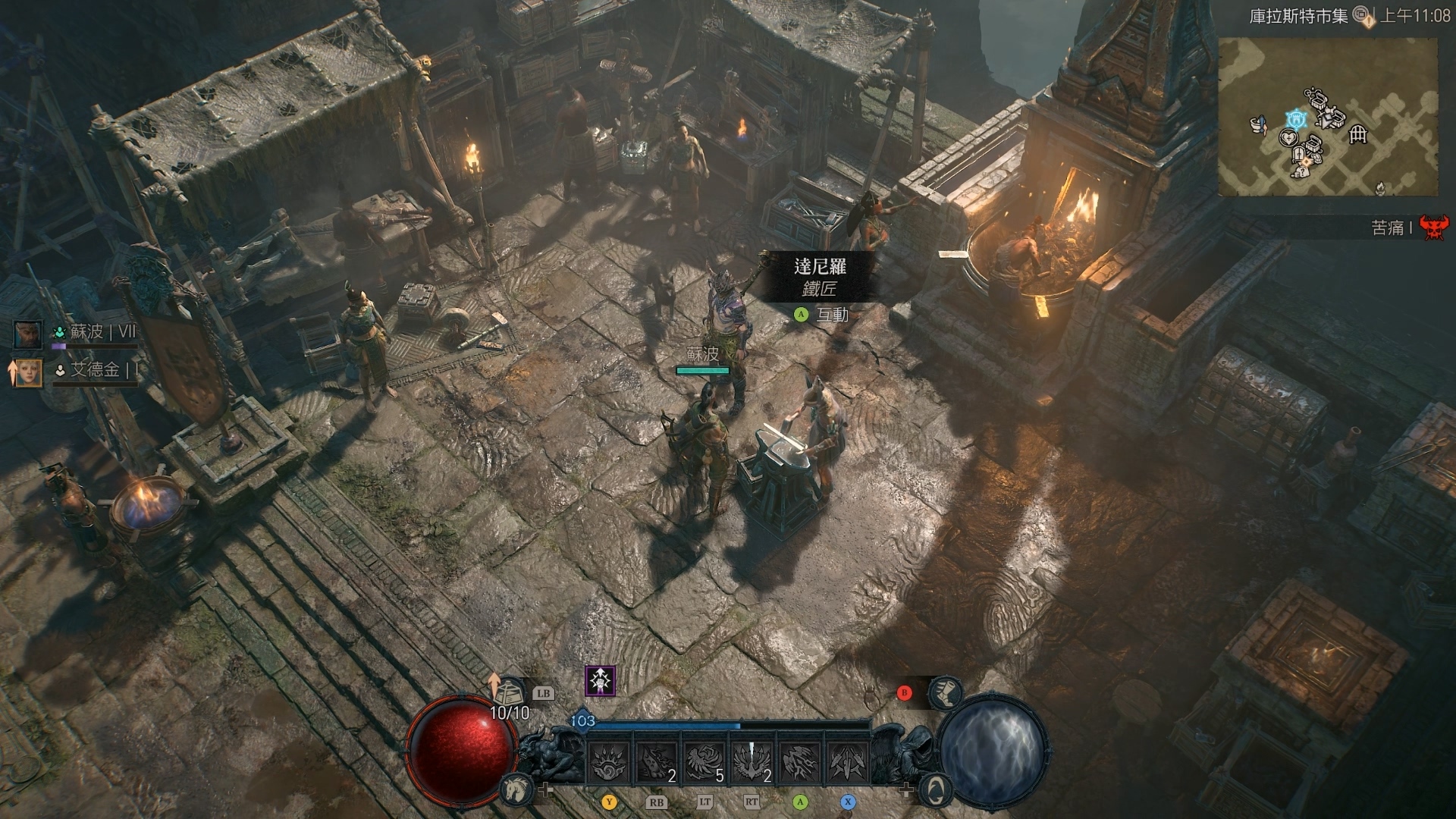Select the blonde 艾德金 party portrait
Image resolution: width=1456 pixels, height=819 pixels.
click(28, 372)
